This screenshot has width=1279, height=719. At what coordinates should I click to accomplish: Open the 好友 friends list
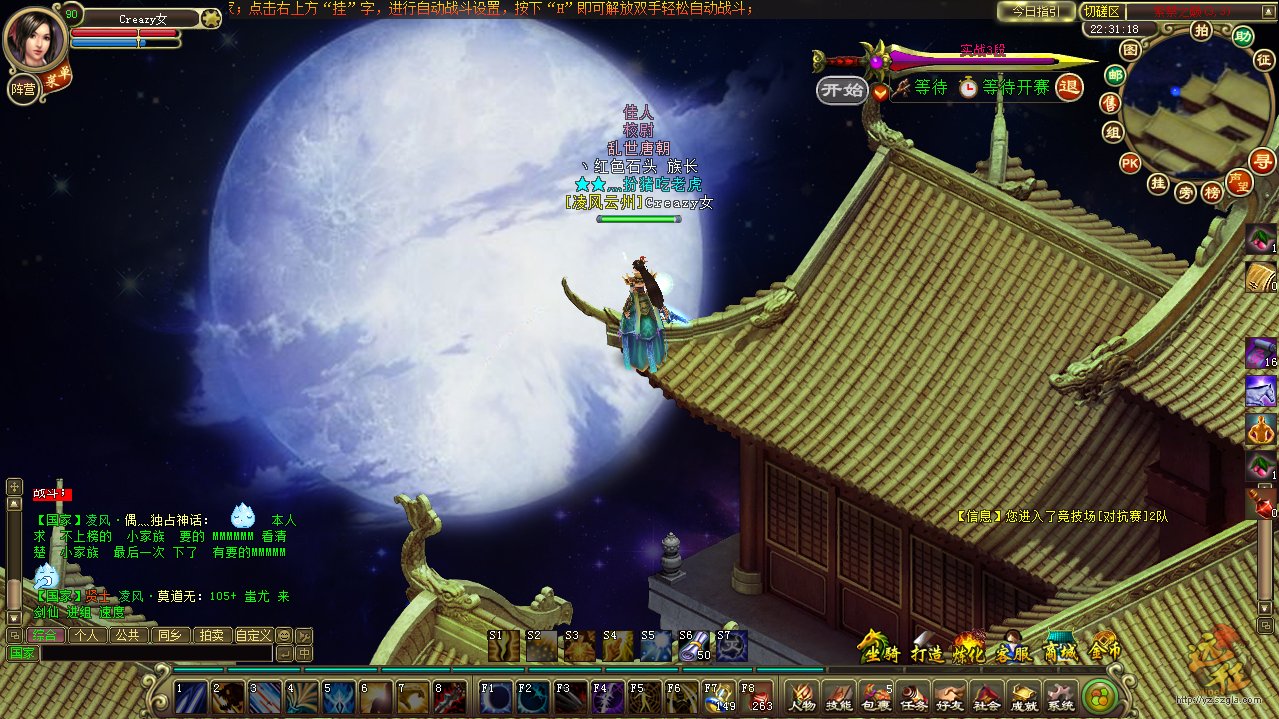point(949,696)
